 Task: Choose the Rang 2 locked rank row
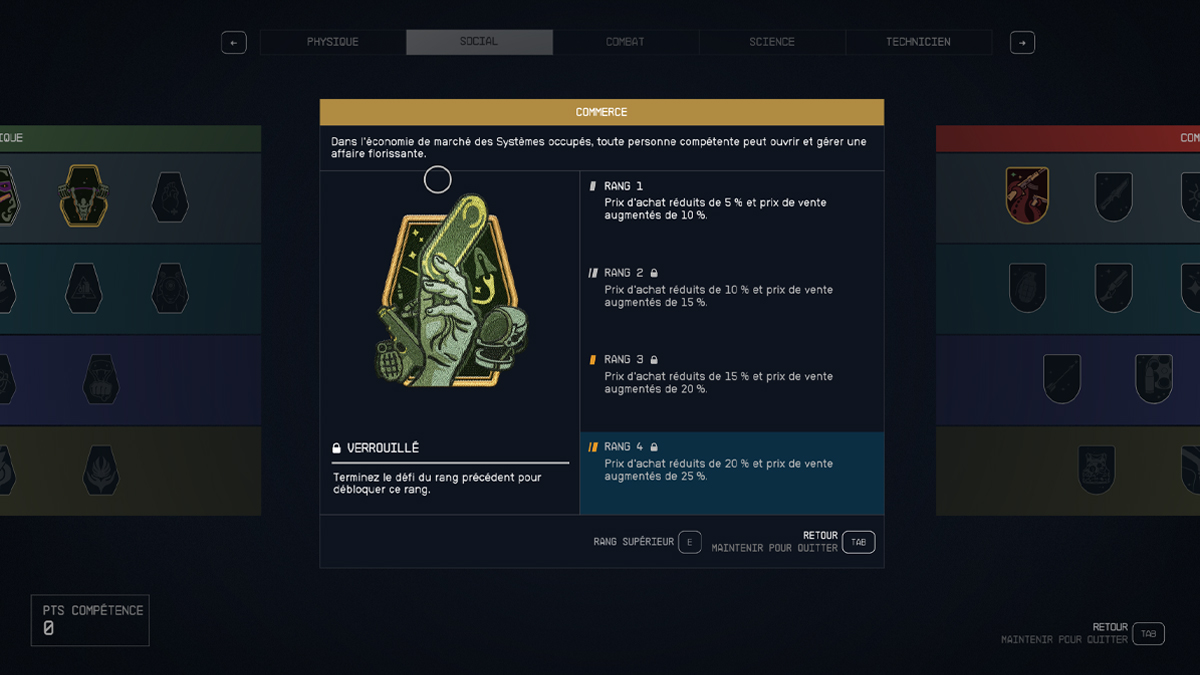[x=731, y=287]
